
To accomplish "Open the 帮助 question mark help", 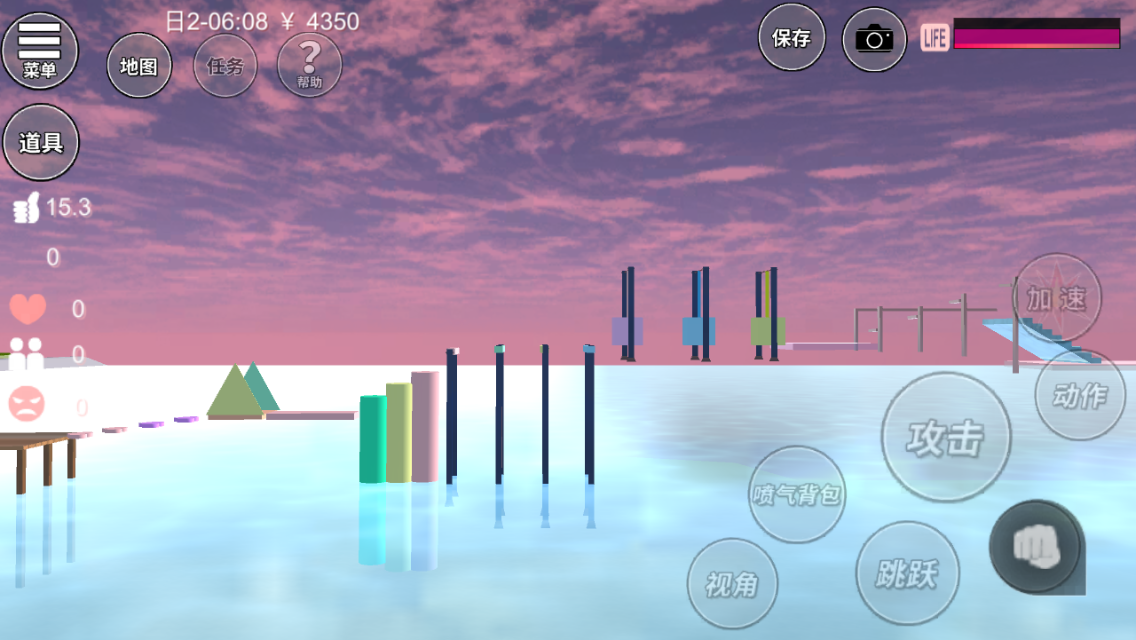I will point(309,65).
